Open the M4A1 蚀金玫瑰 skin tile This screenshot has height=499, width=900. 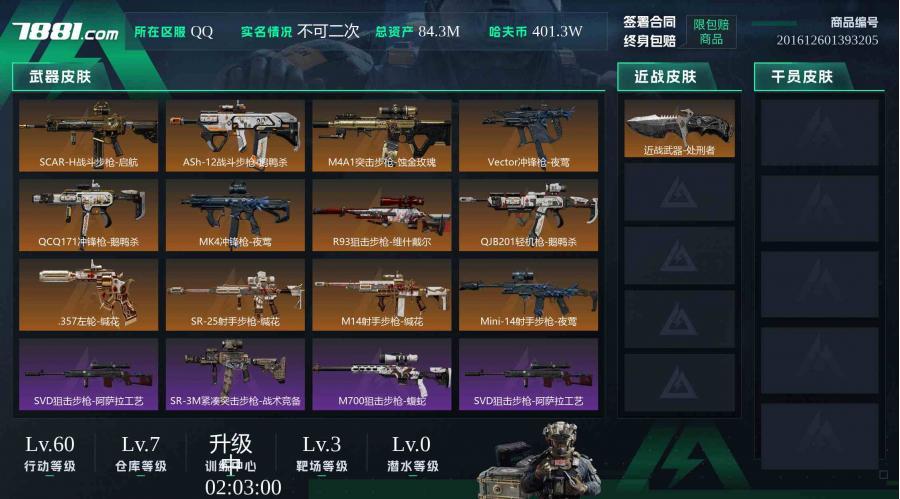(x=382, y=135)
